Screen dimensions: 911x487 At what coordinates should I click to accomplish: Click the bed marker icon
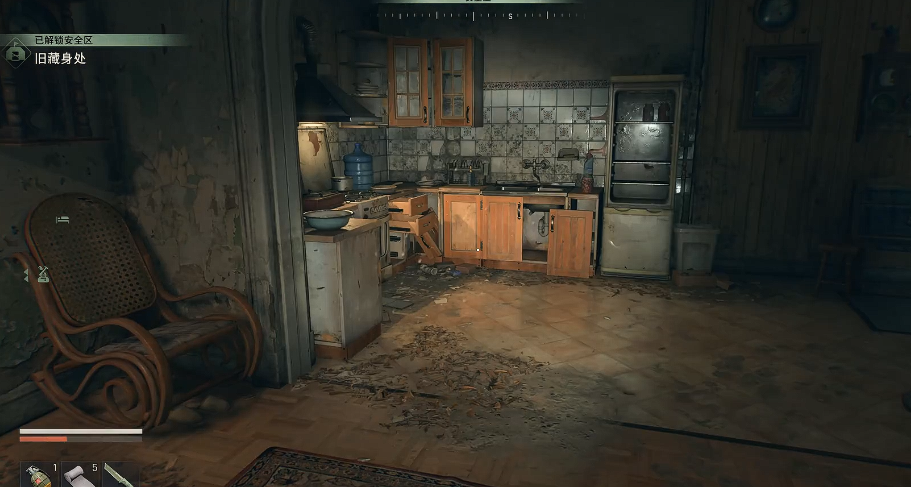[64, 217]
